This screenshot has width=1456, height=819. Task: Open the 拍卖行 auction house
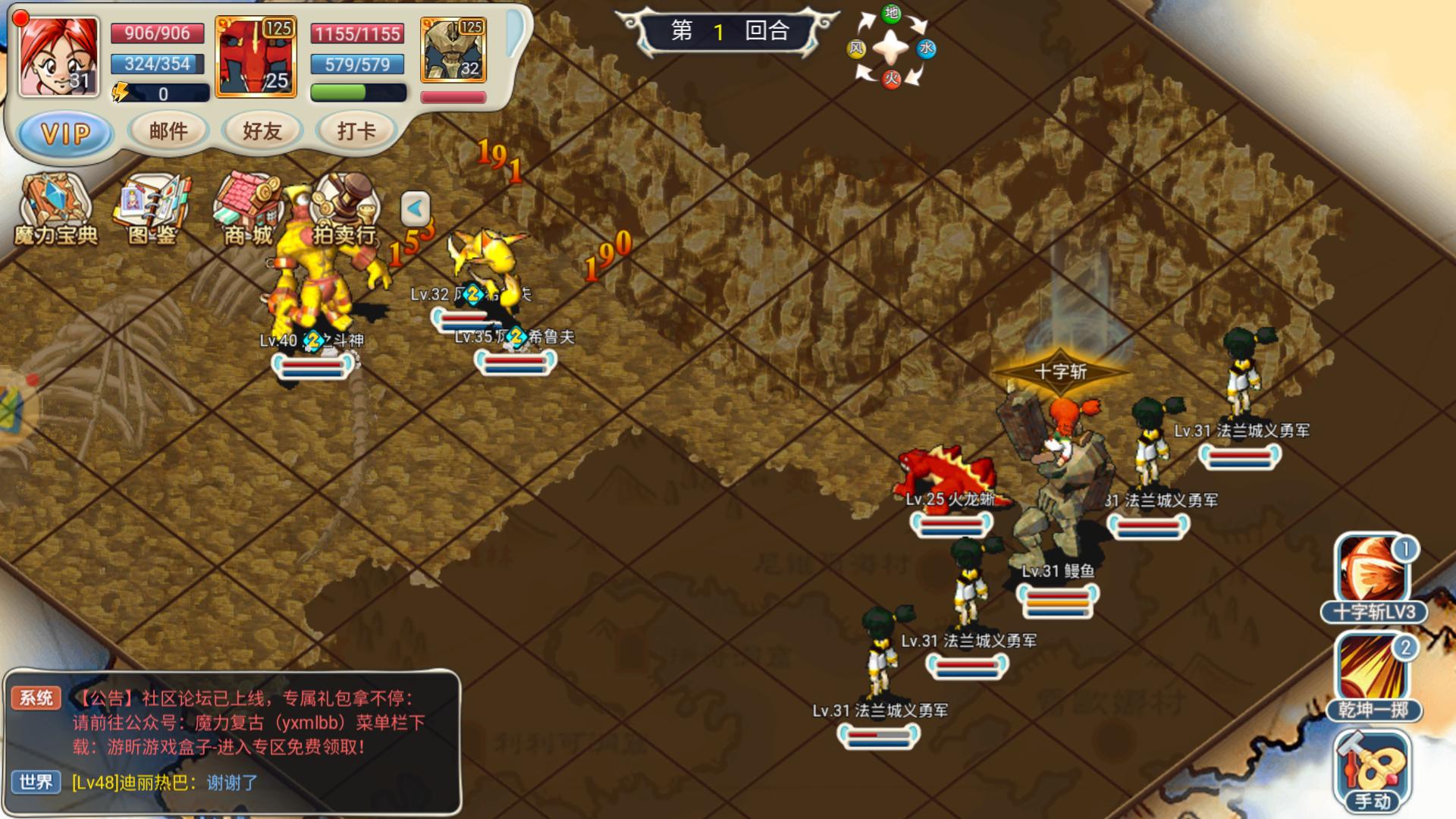345,210
